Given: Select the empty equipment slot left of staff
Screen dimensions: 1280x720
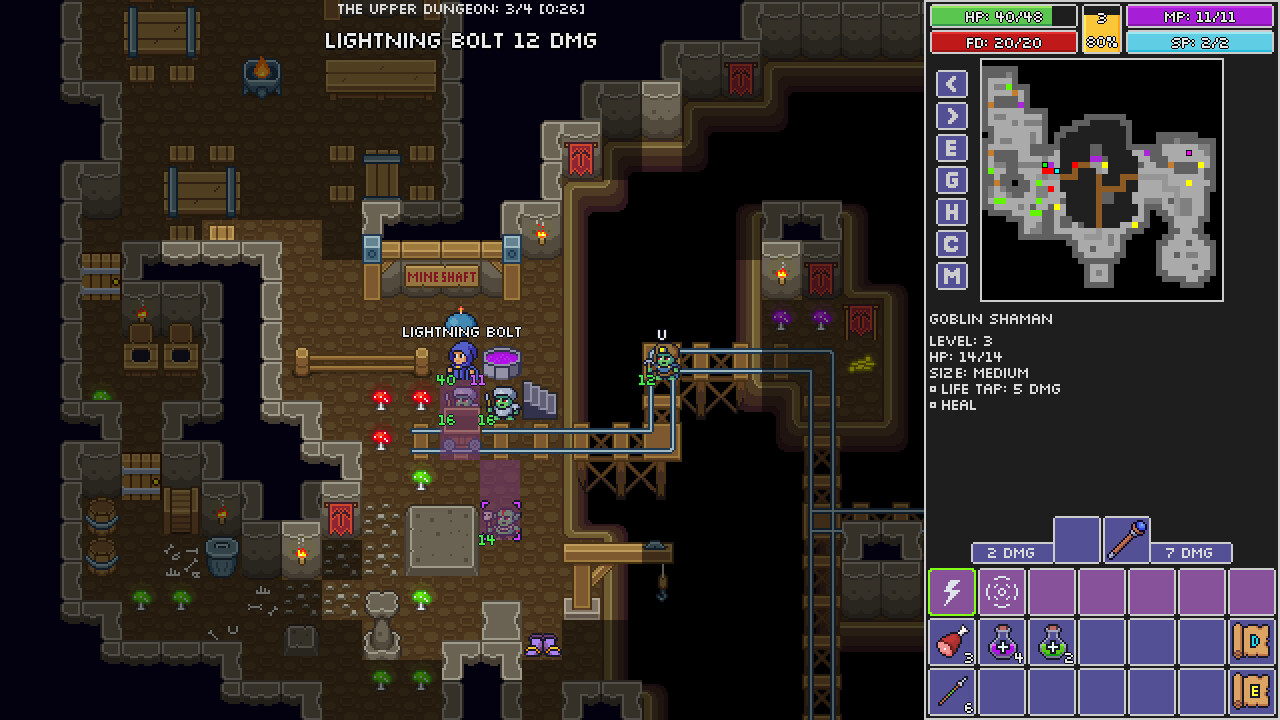Looking at the screenshot, I should click(x=1077, y=540).
